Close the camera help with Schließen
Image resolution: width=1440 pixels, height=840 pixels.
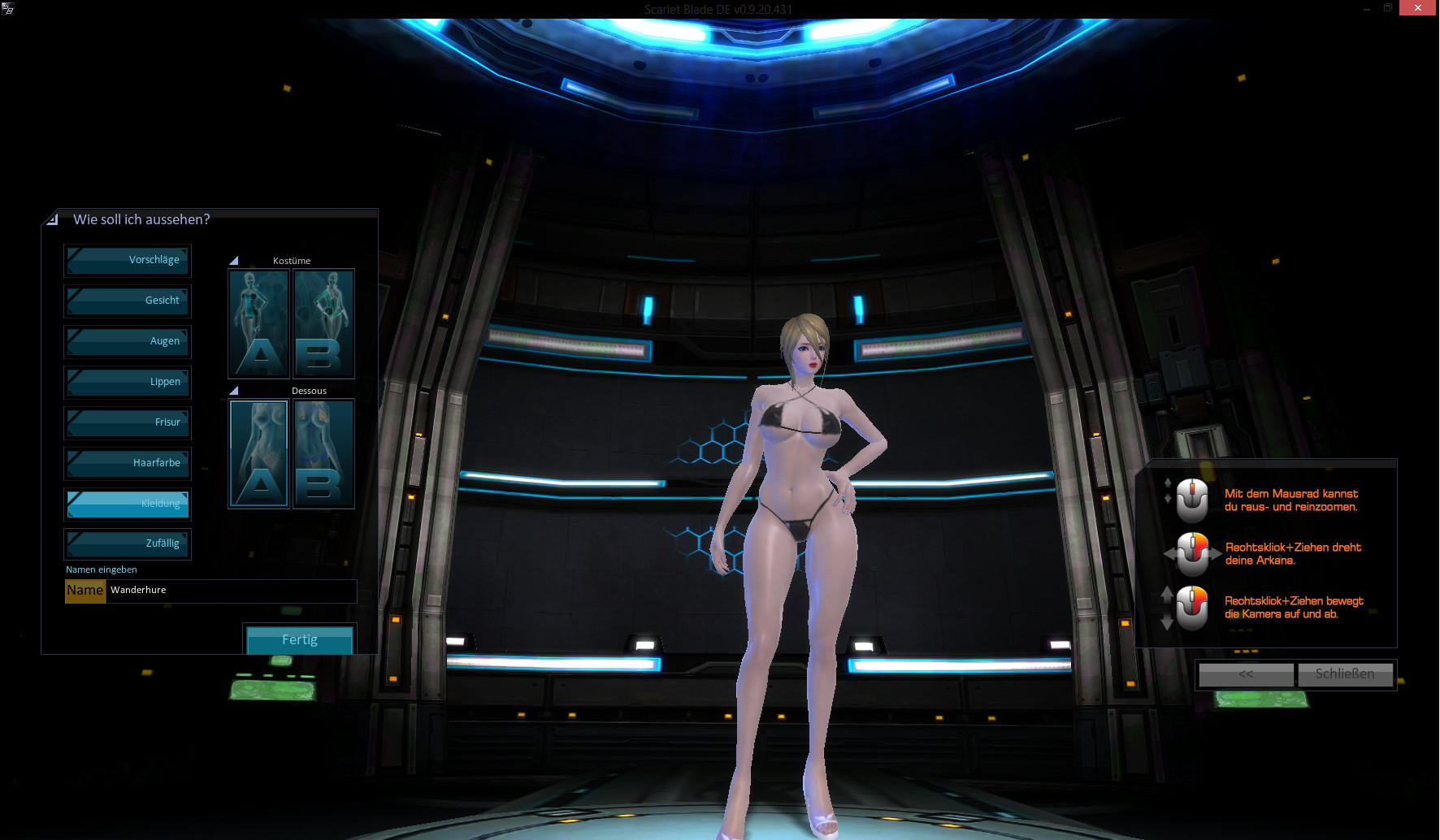(1345, 674)
